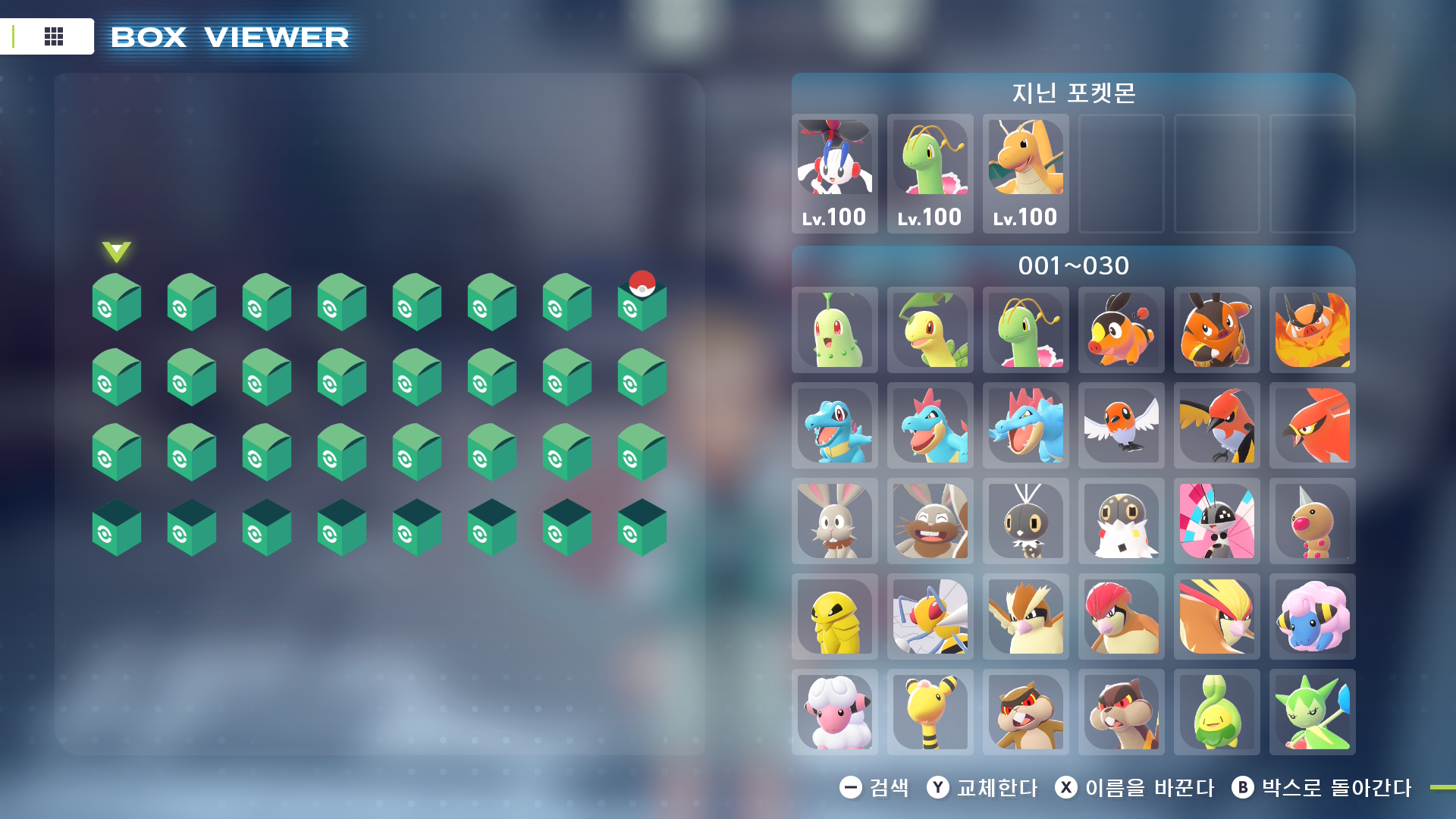Select the Flaaffy slot
Viewport: 1456px width, 819px height.
[834, 712]
